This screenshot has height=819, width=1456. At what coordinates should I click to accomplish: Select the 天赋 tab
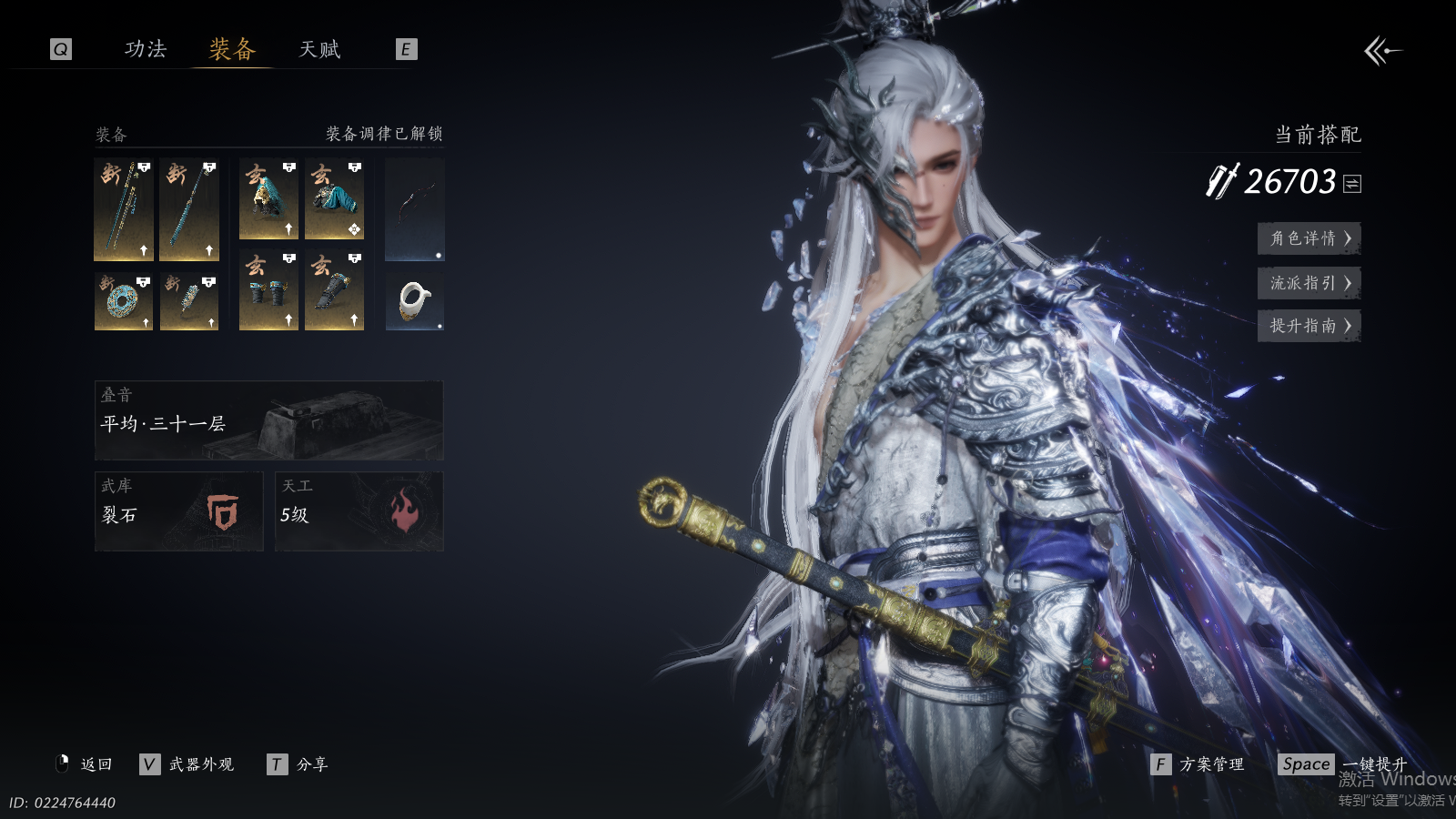click(319, 49)
